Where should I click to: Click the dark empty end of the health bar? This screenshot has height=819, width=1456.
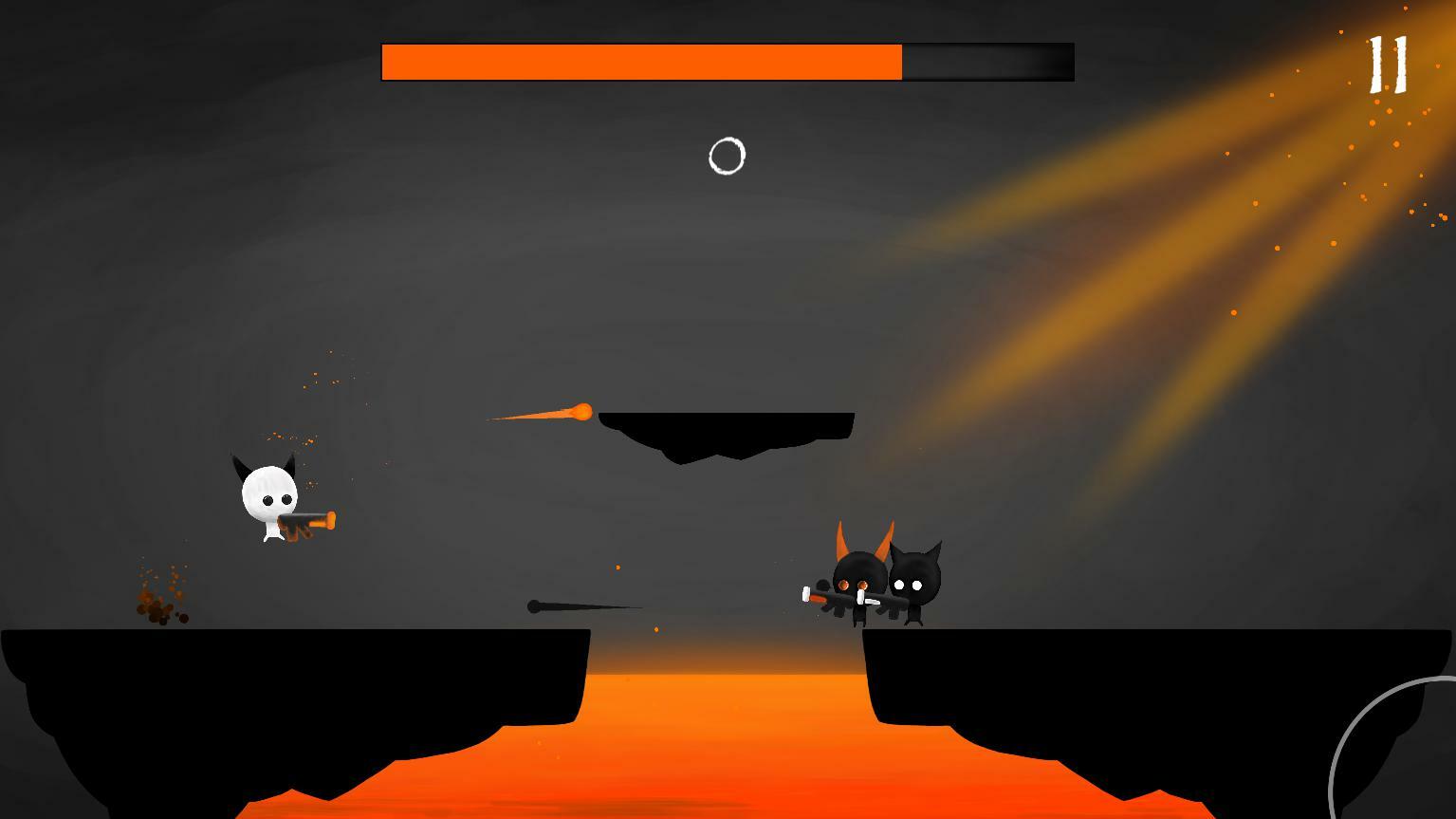986,61
